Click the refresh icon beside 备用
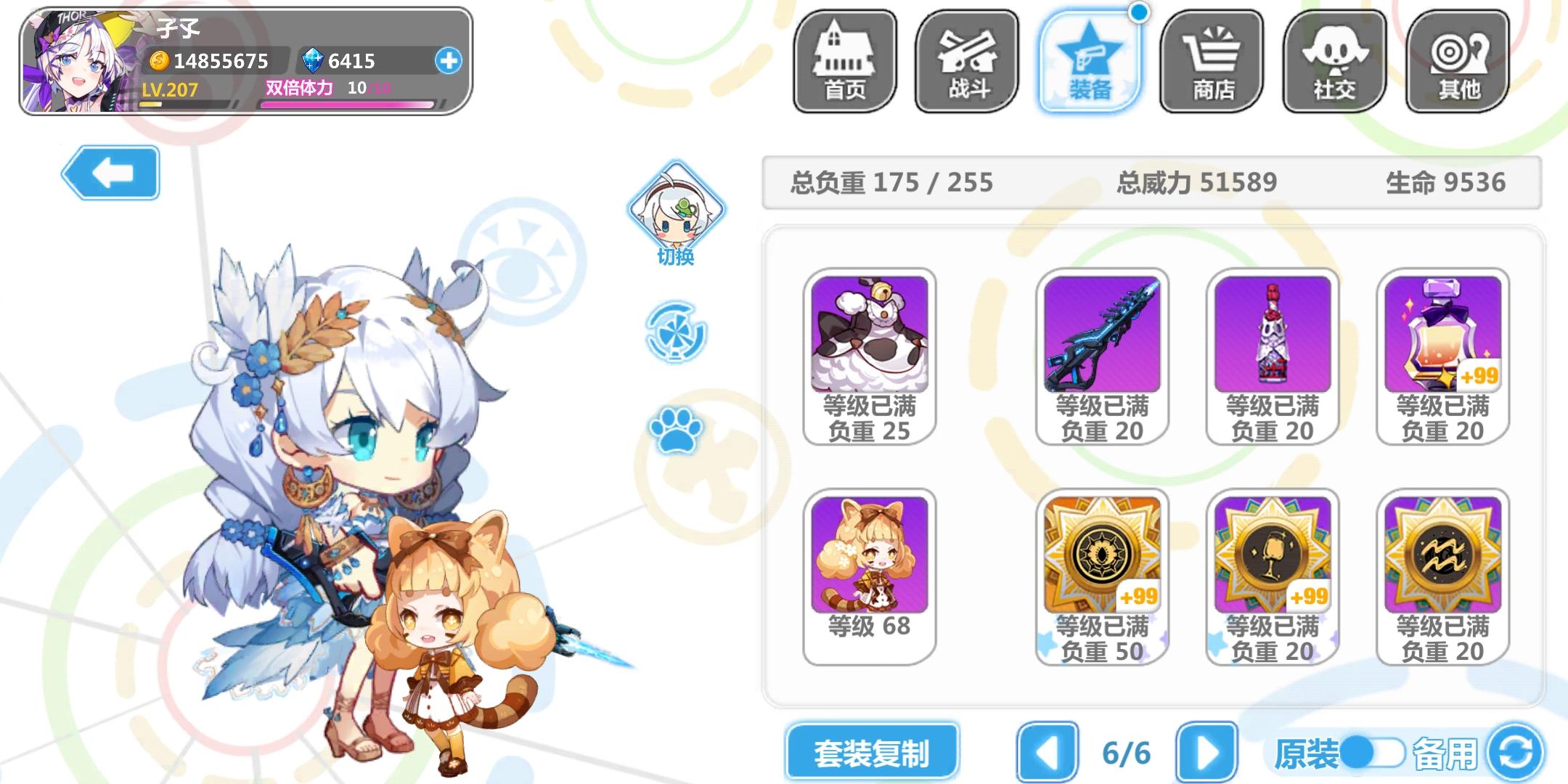The width and height of the screenshot is (1568, 784). point(1521,753)
